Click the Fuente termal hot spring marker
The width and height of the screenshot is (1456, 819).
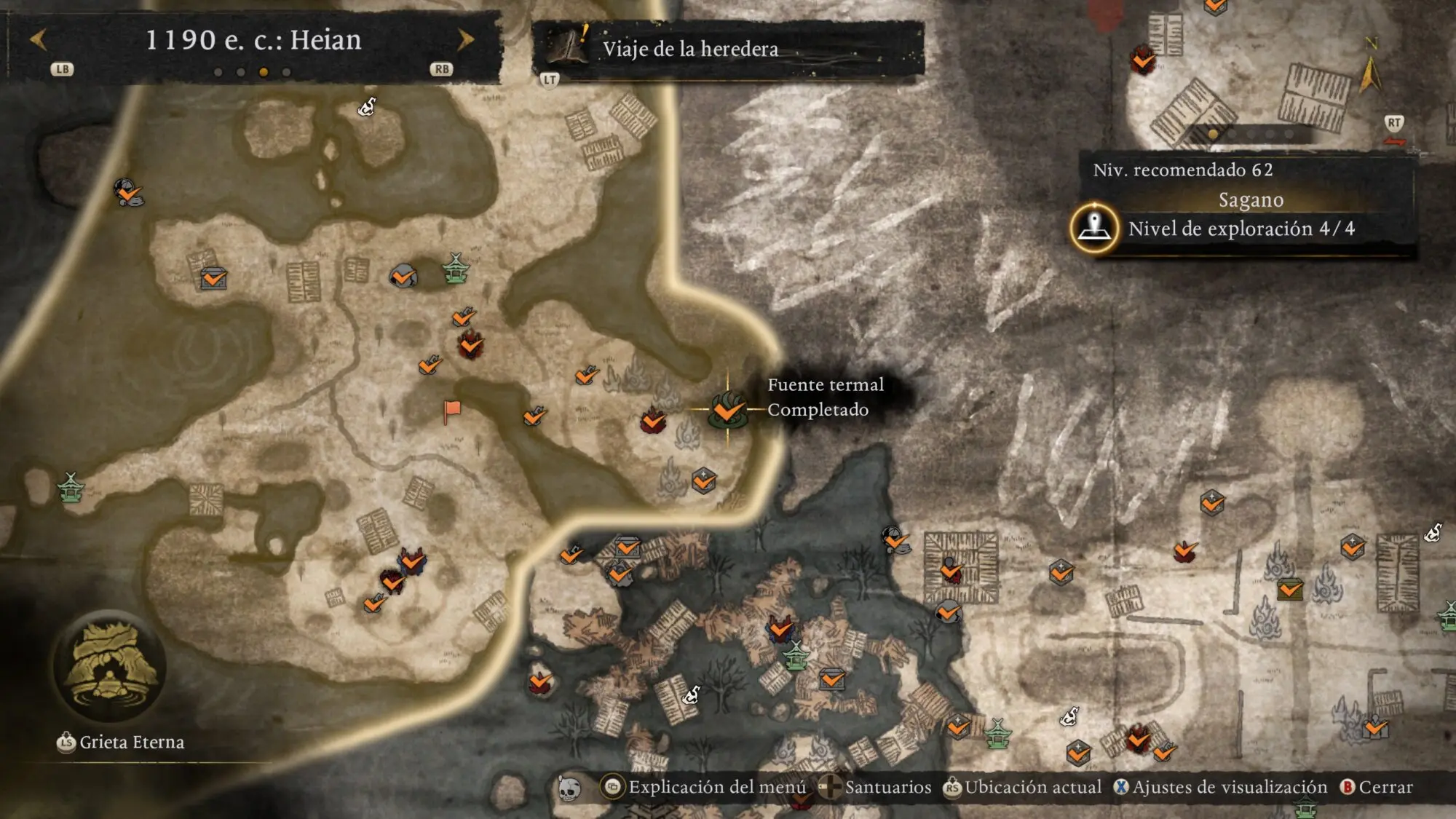[727, 410]
